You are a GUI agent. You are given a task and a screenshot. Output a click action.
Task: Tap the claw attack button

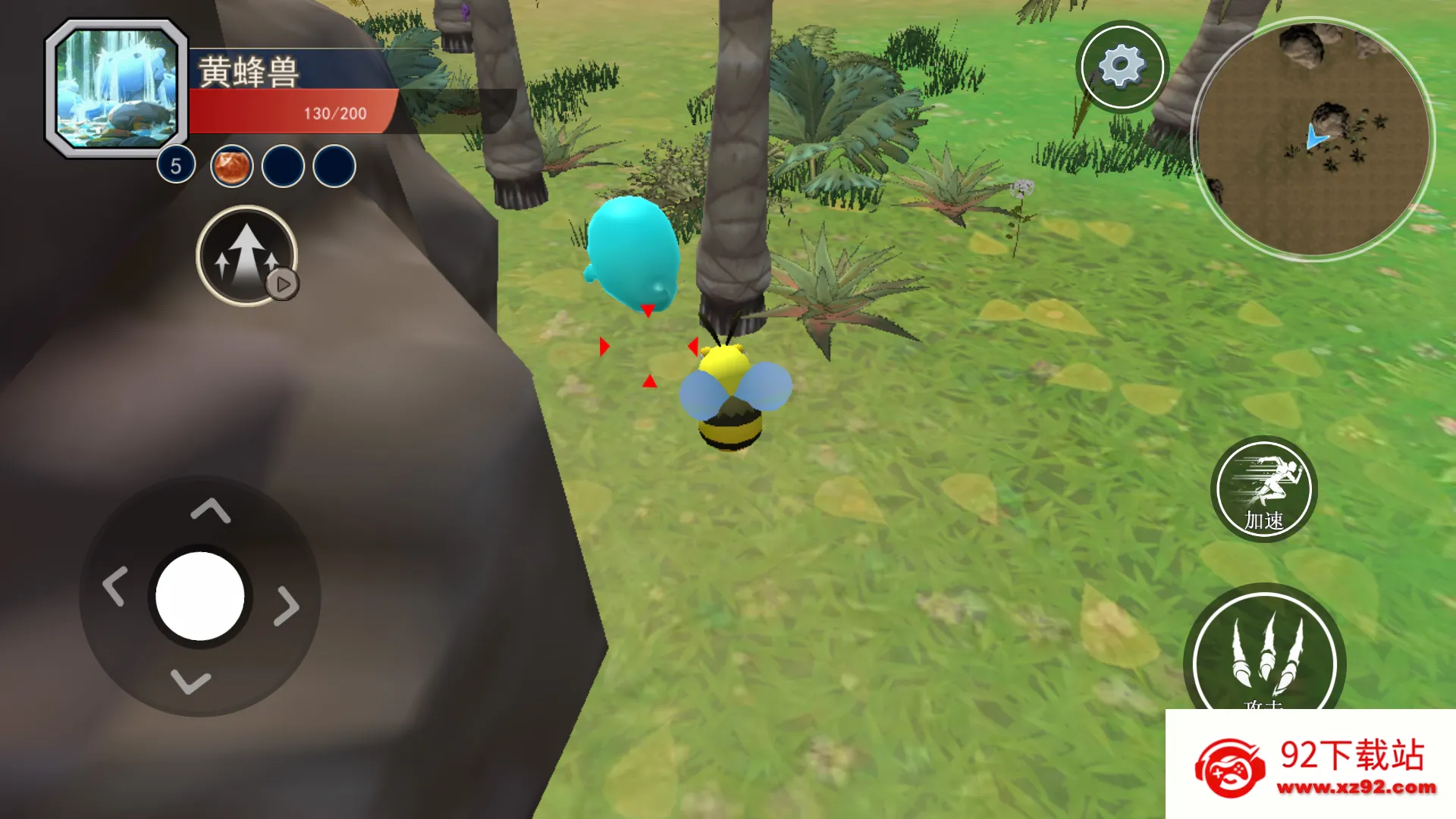coord(1264,657)
